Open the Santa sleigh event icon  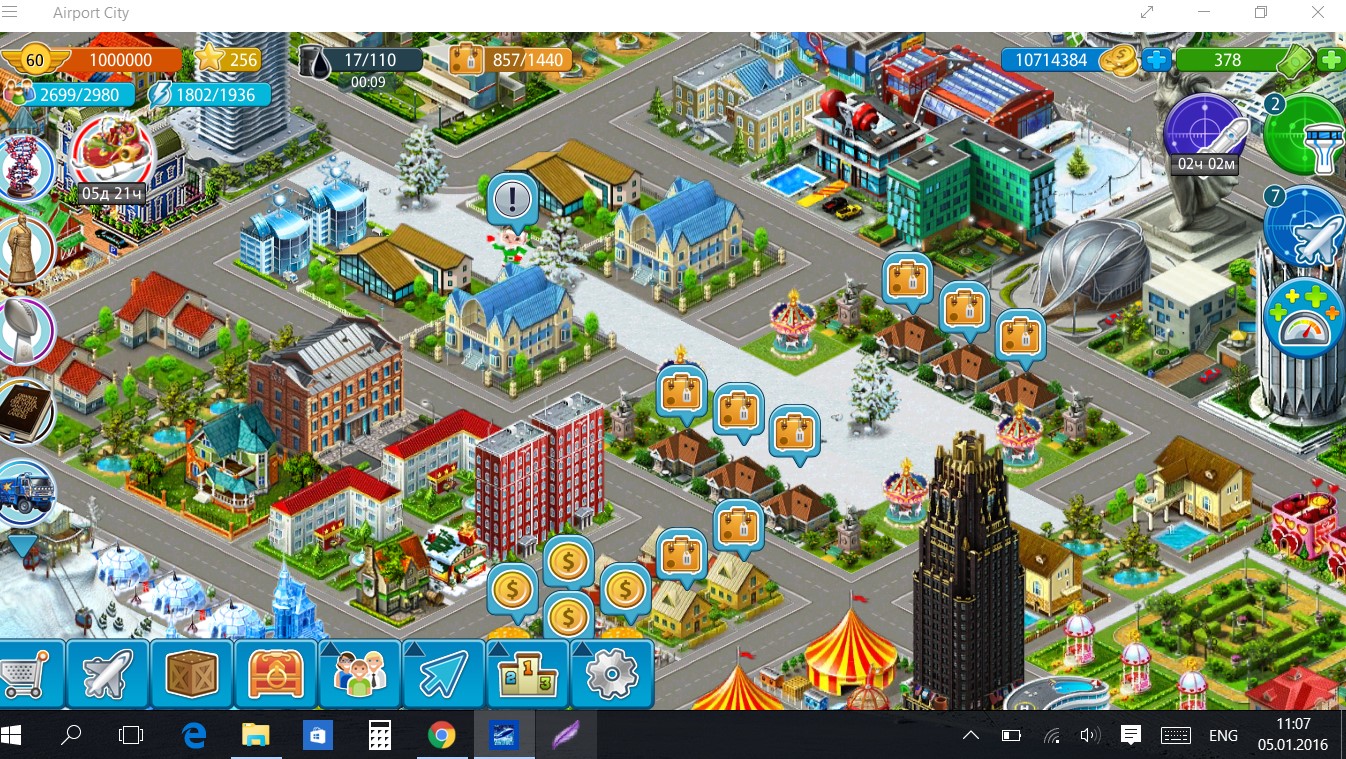pos(111,153)
